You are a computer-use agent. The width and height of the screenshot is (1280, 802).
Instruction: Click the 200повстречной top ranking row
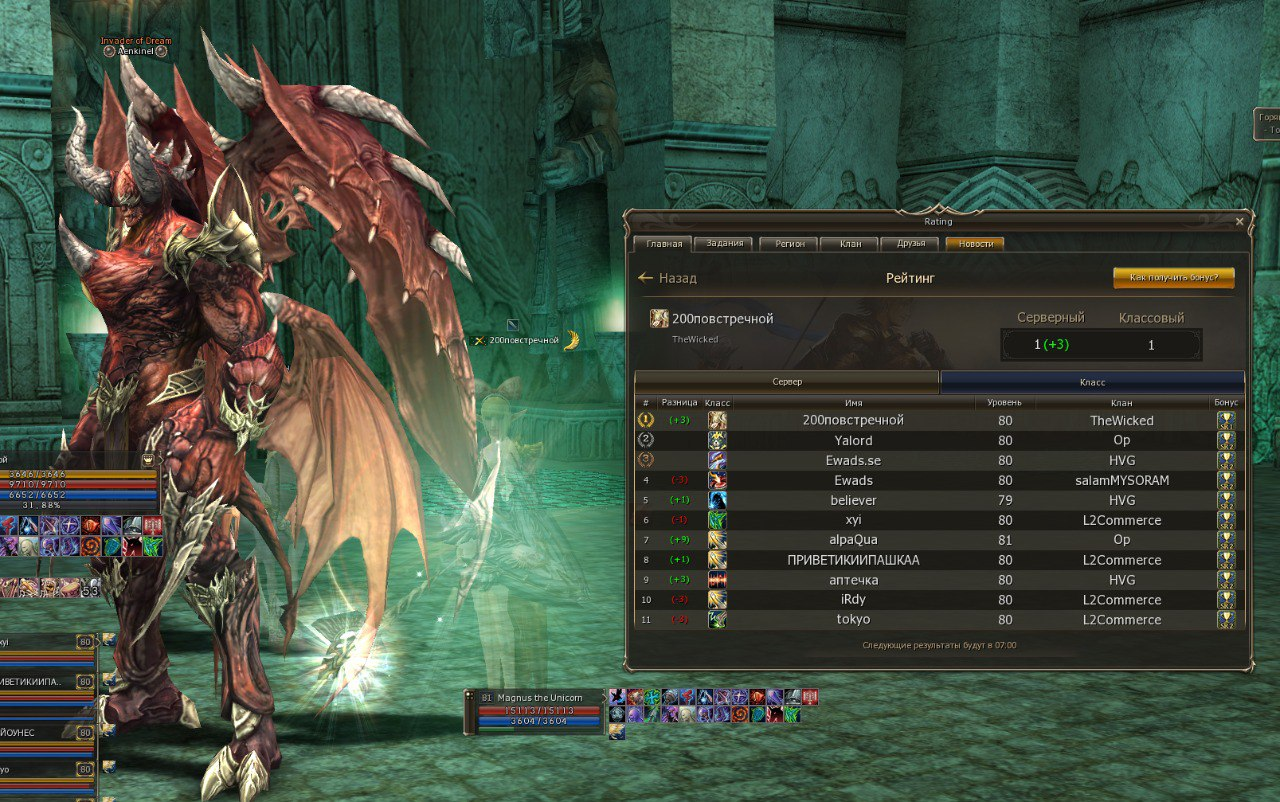(853, 421)
